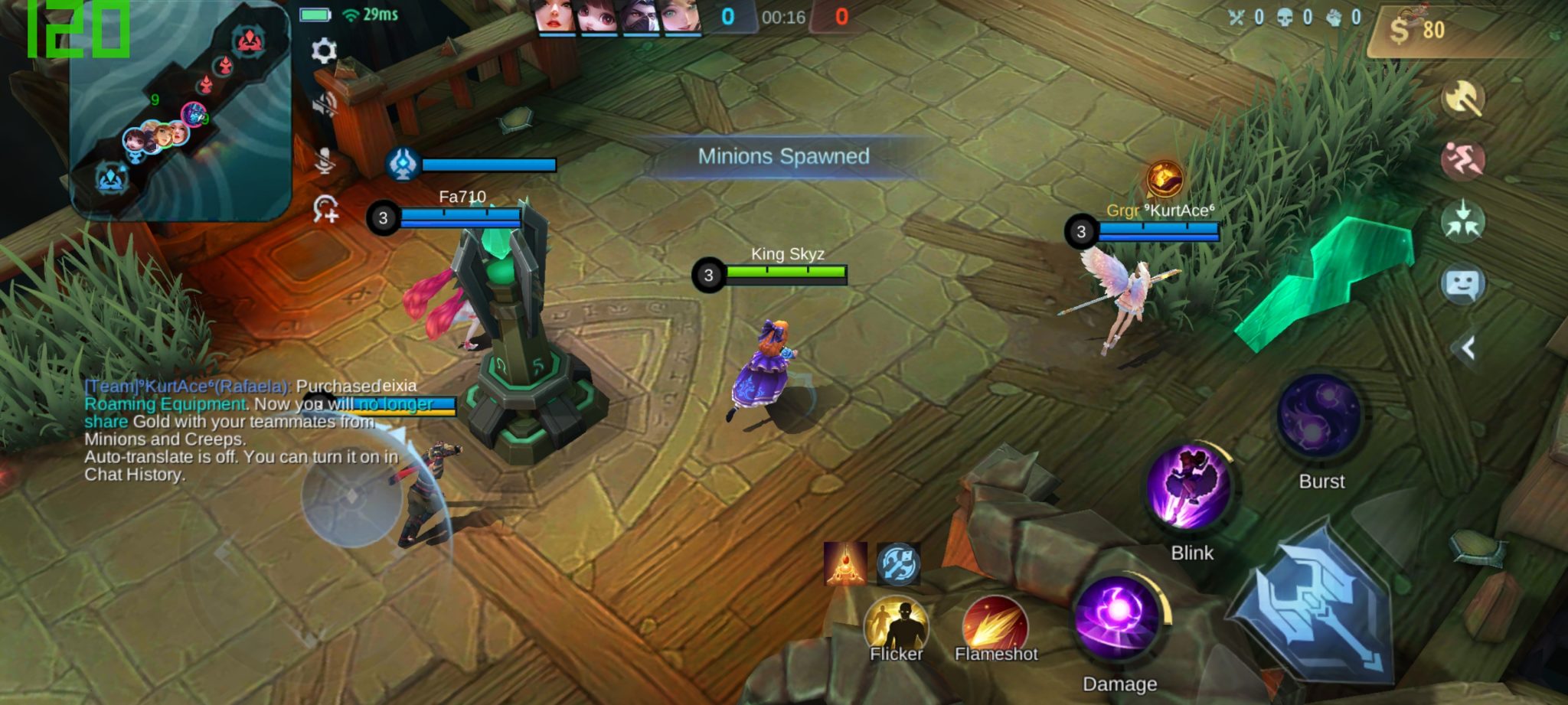Image resolution: width=1568 pixels, height=705 pixels.
Task: Cast the Flameshot spell
Action: (x=995, y=628)
